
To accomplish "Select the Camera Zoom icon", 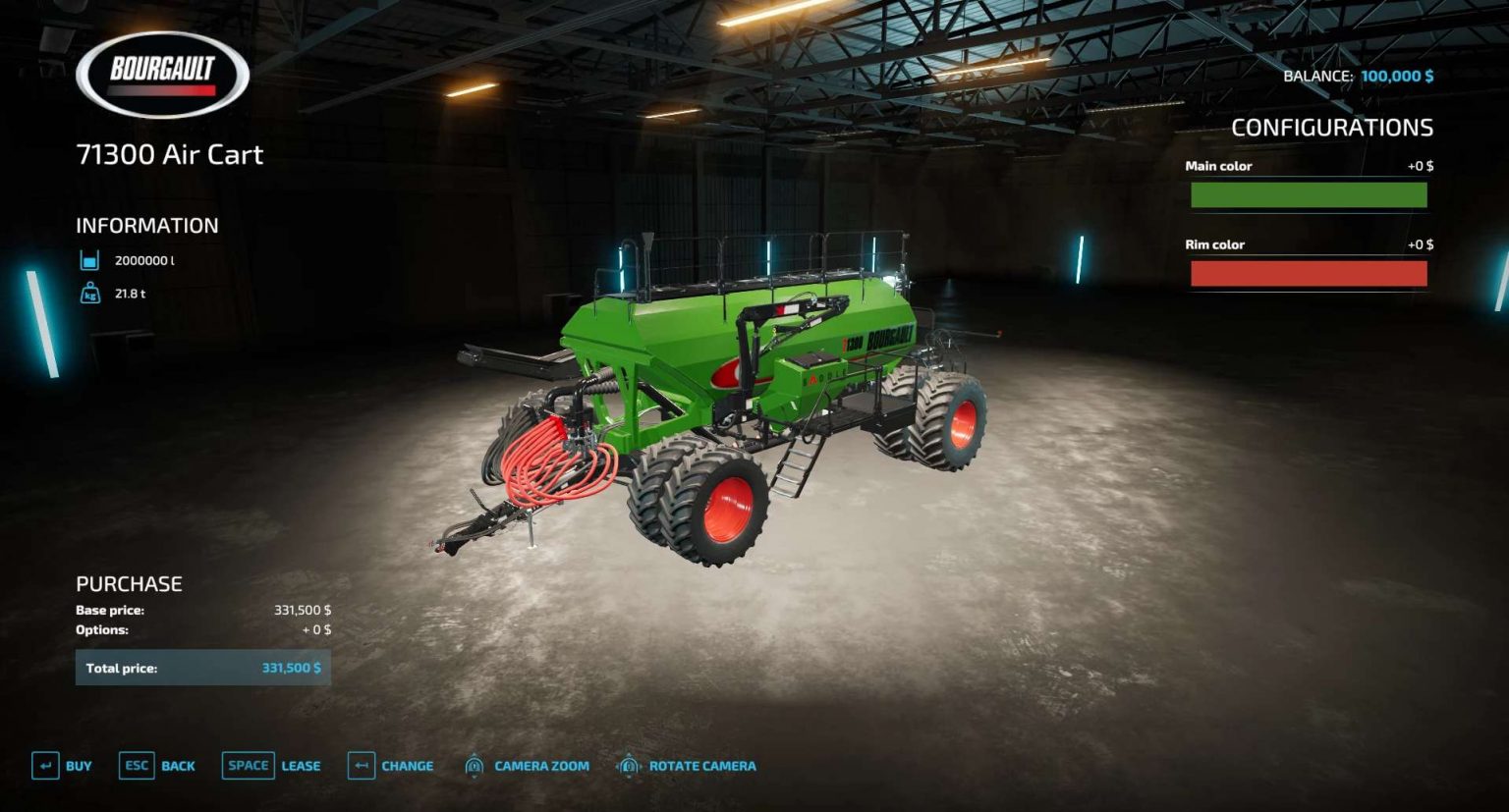I will click(476, 765).
